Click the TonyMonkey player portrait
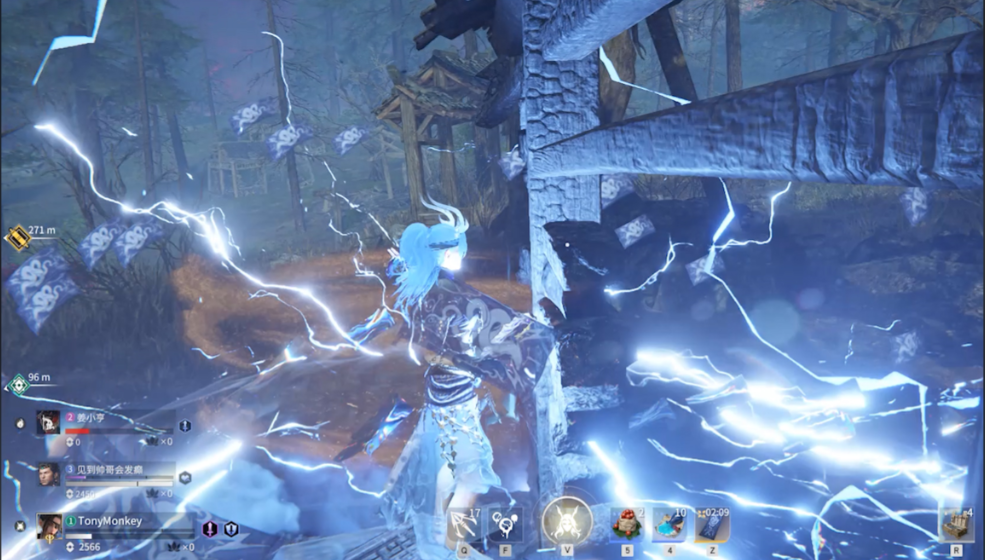The height and width of the screenshot is (560, 985). coord(49,526)
